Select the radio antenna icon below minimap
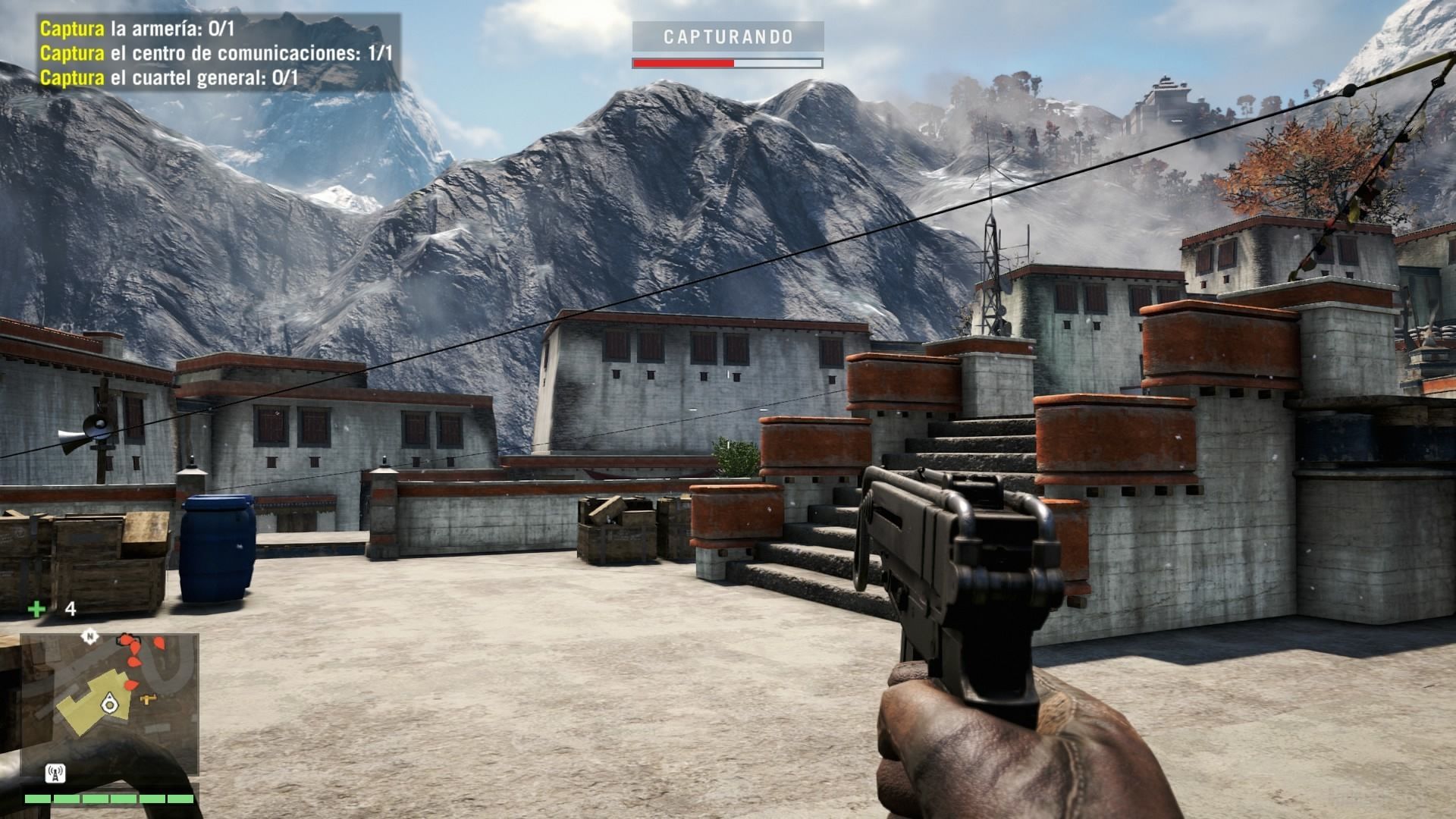 (55, 774)
